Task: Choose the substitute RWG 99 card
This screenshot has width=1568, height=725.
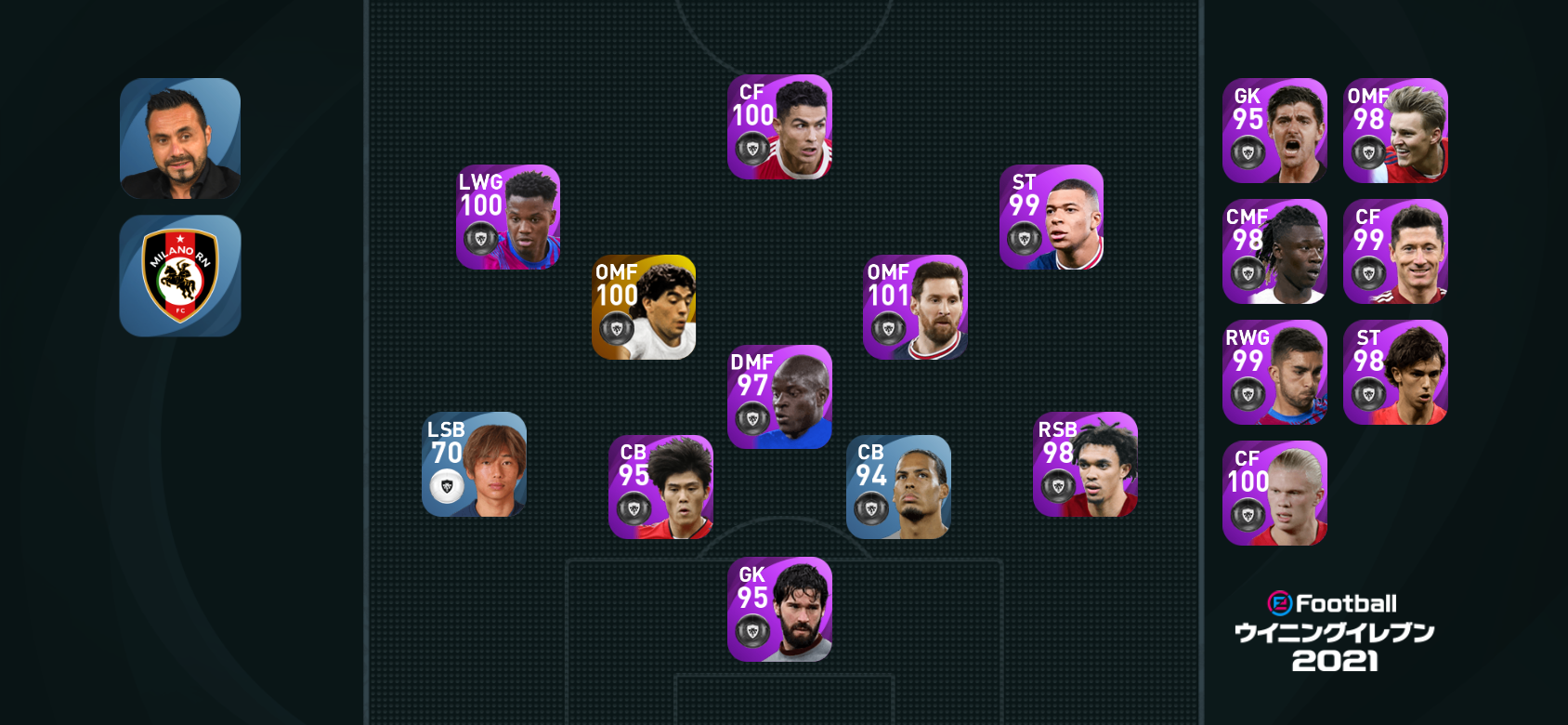Action: click(1274, 373)
